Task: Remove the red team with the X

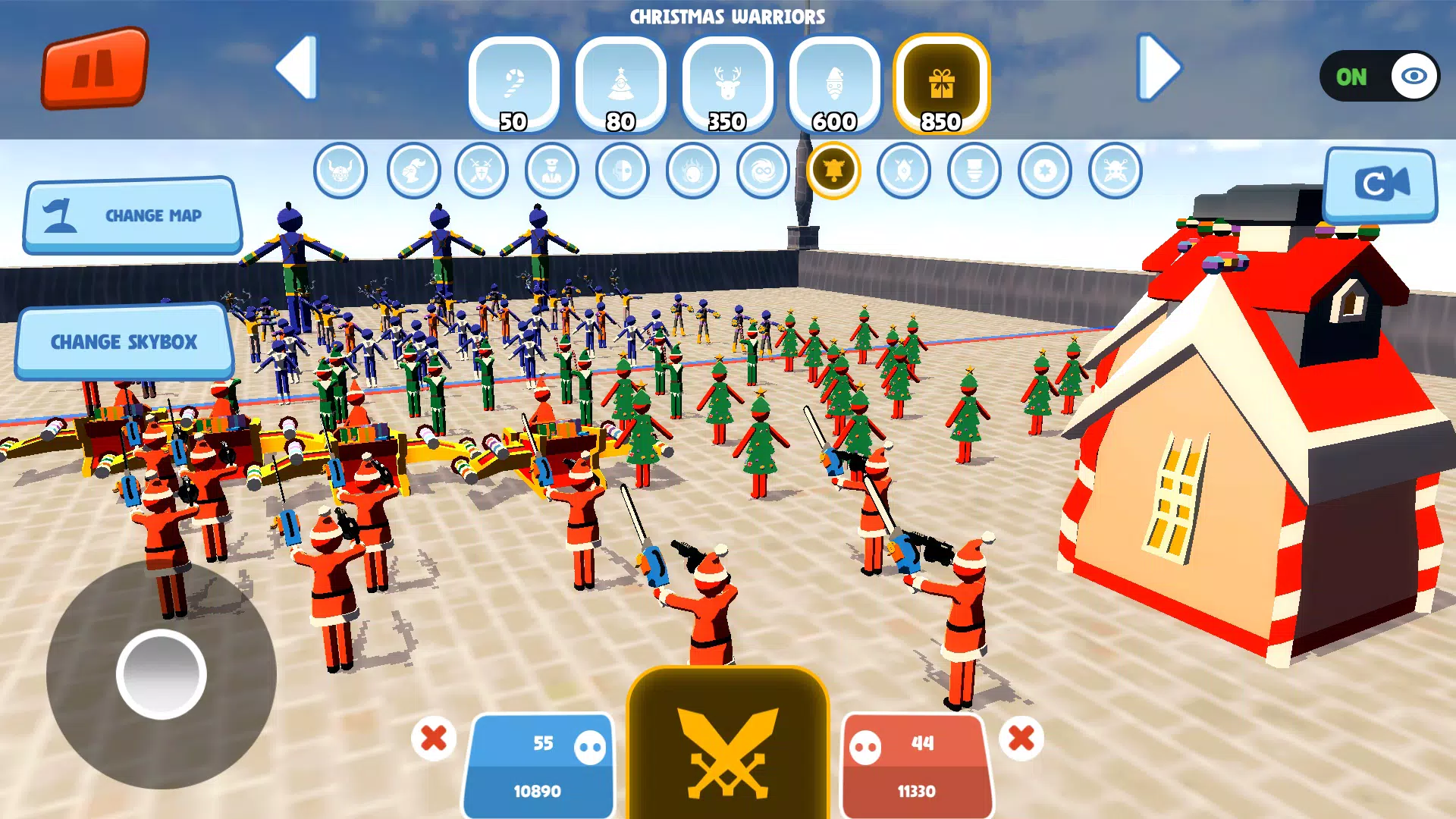Action: (1021, 736)
